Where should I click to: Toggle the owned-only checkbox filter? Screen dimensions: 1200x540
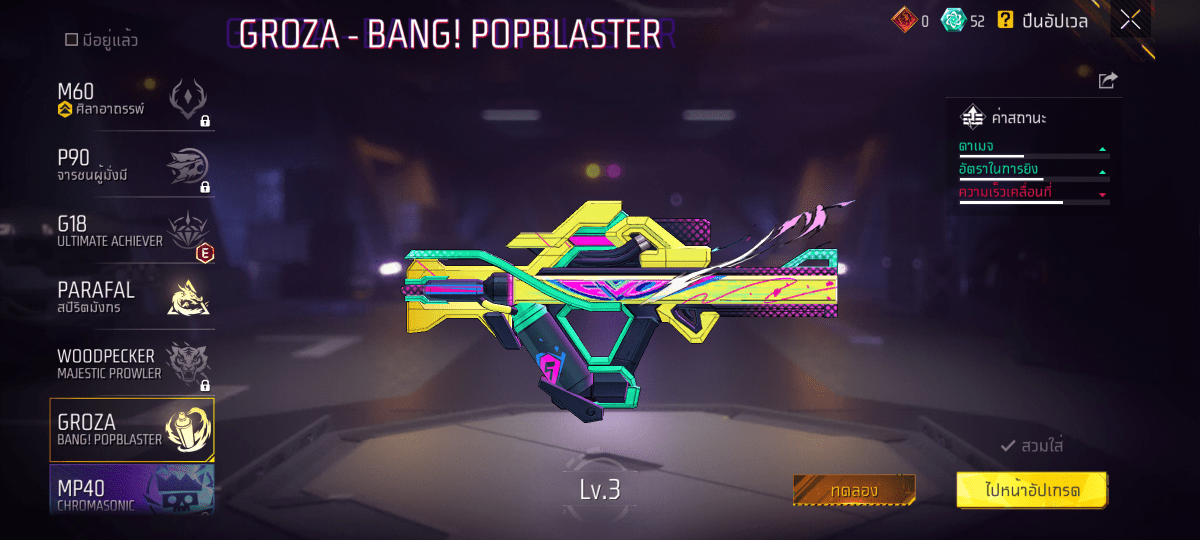(72, 40)
